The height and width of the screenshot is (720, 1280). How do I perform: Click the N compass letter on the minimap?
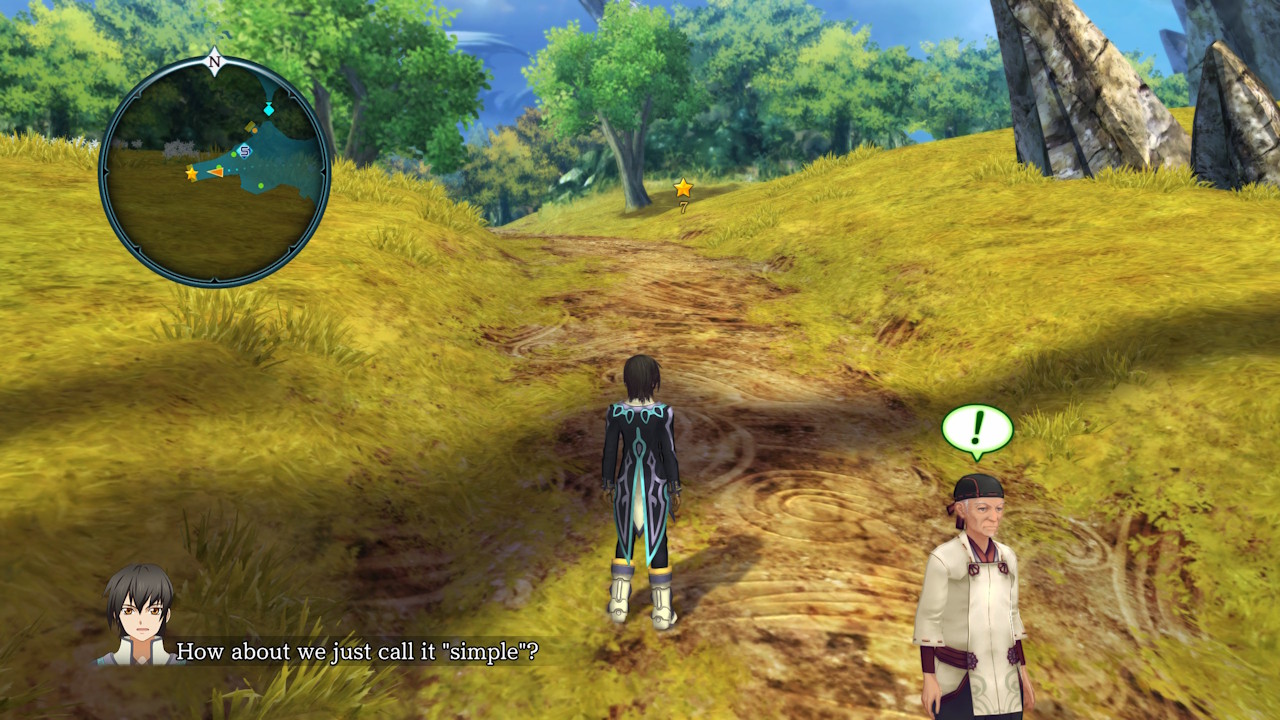tap(213, 61)
